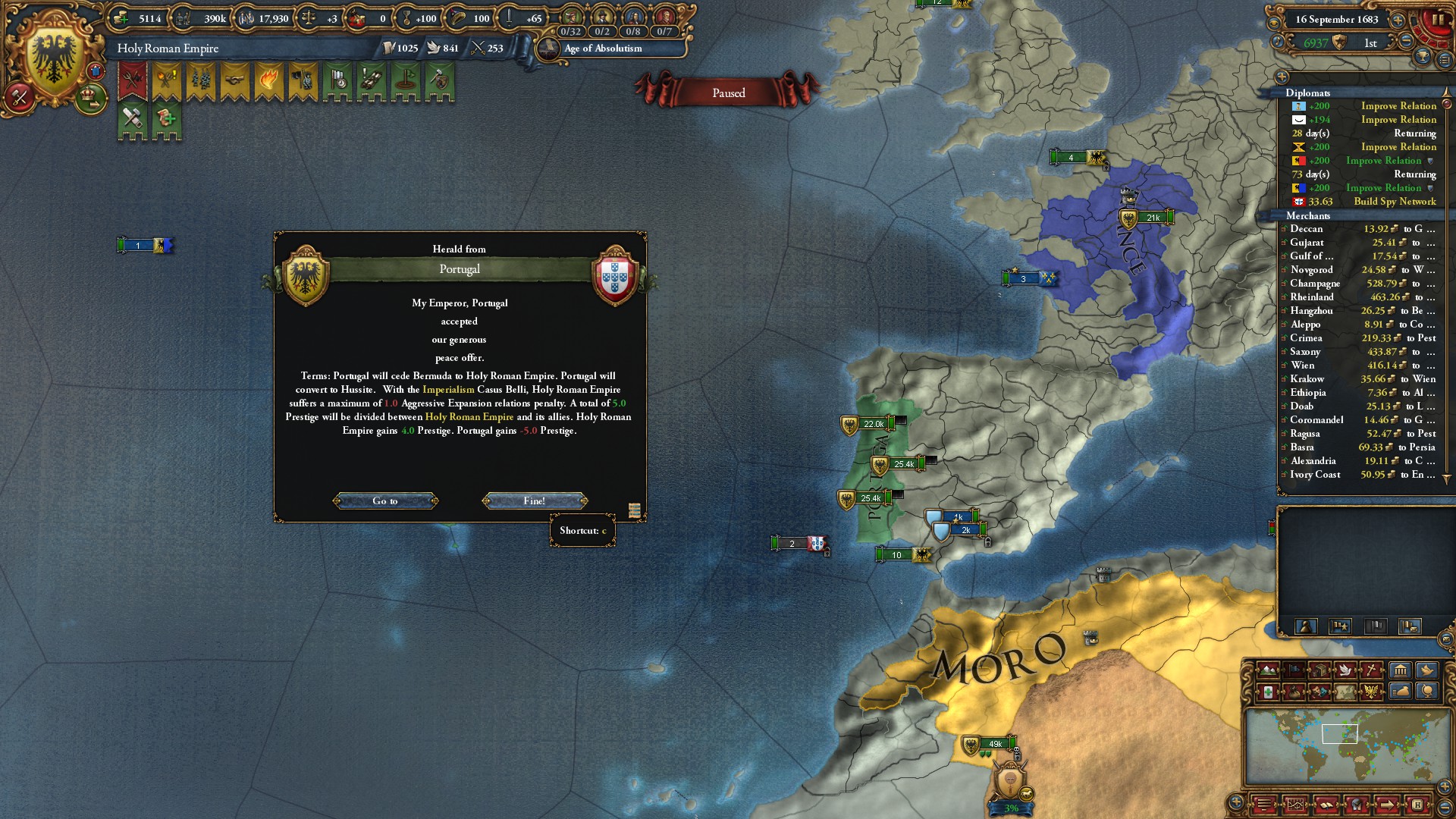The width and height of the screenshot is (1456, 819).
Task: Select the diplomatic dove map mode
Action: tap(1346, 670)
